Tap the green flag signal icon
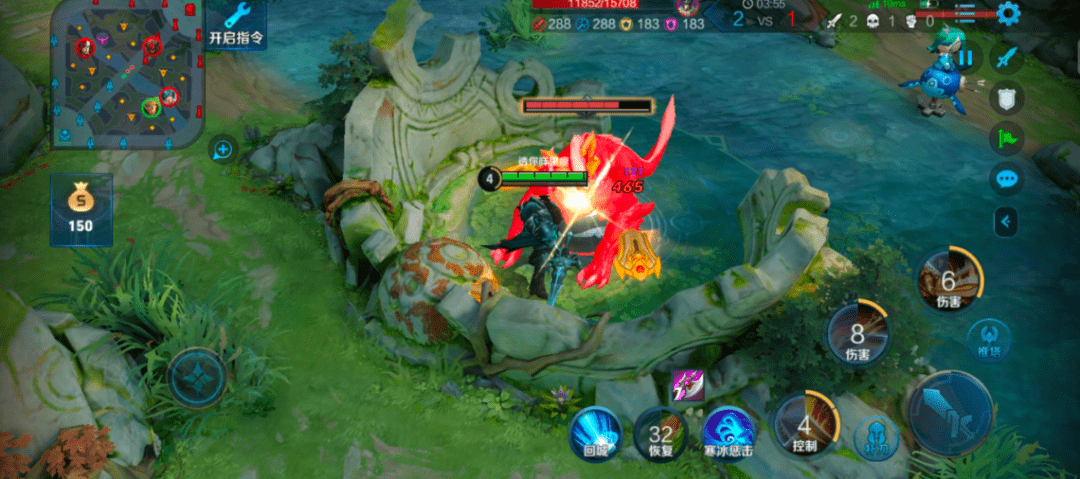 click(x=1007, y=138)
